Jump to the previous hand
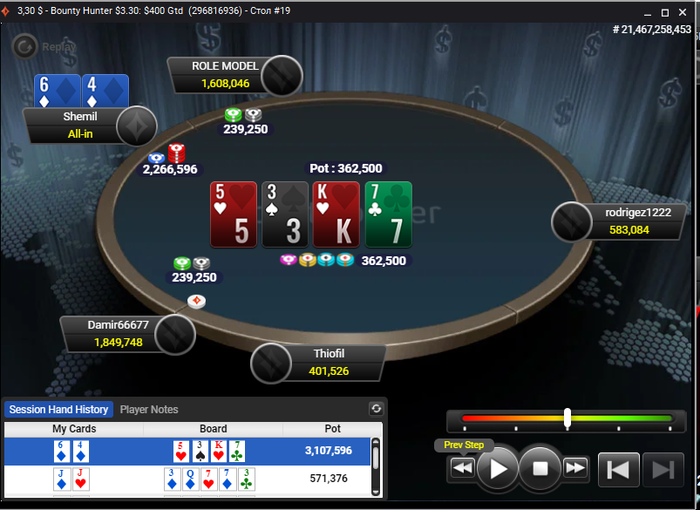Image resolution: width=700 pixels, height=510 pixels. coord(618,468)
